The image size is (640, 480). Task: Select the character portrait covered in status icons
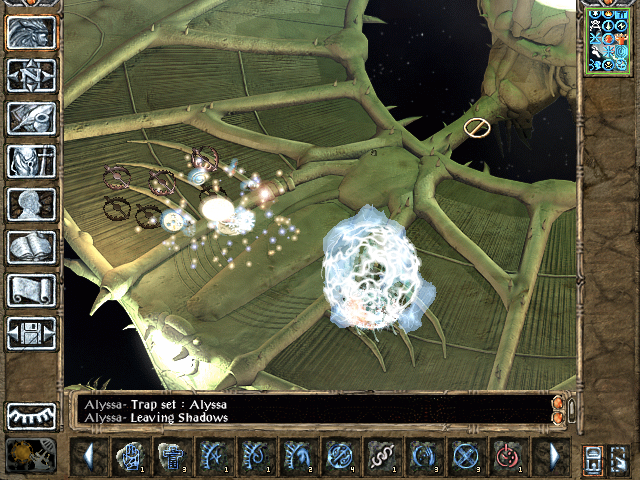pos(608,42)
